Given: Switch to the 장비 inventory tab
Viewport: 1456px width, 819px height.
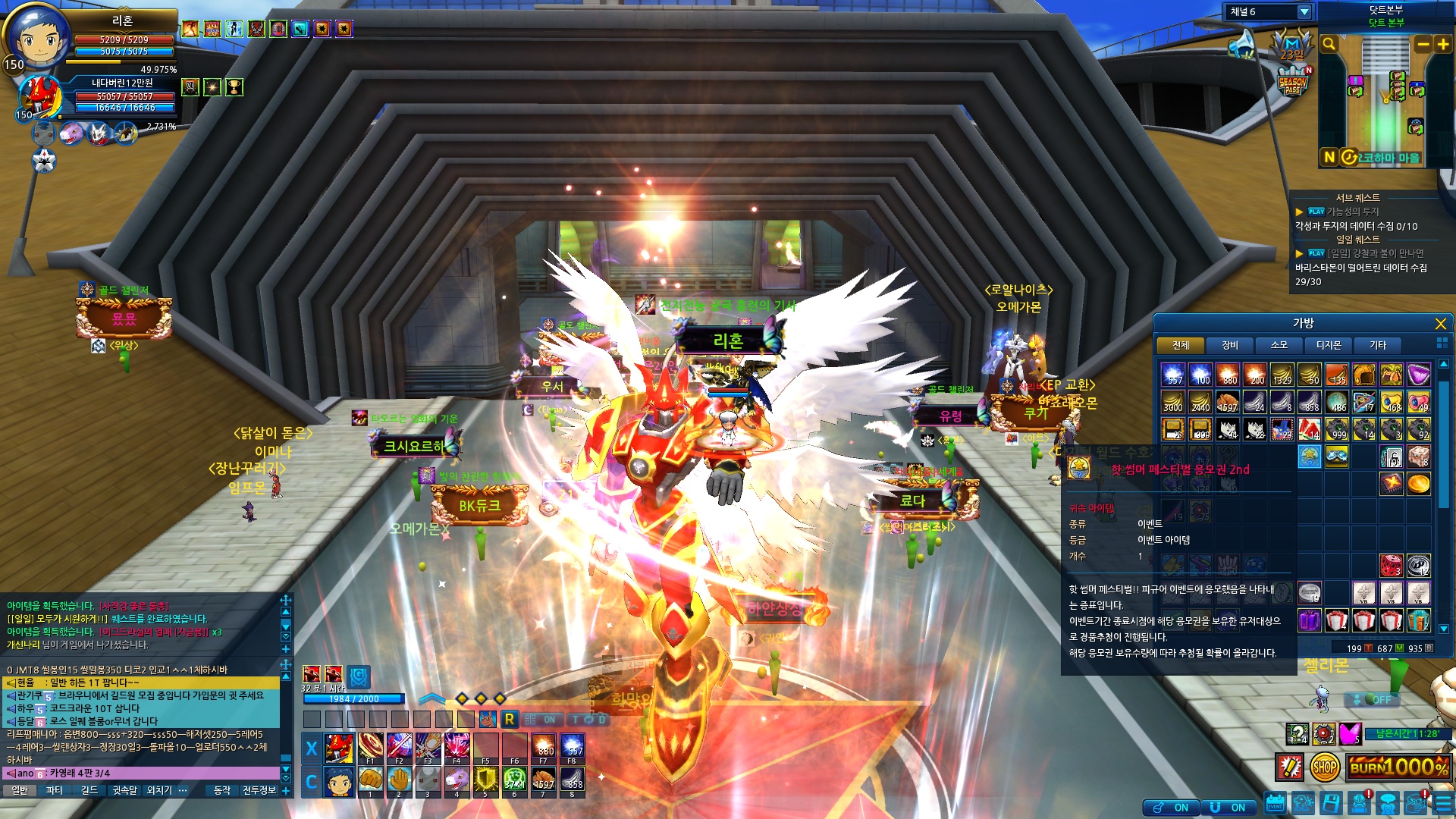Looking at the screenshot, I should click(1229, 346).
